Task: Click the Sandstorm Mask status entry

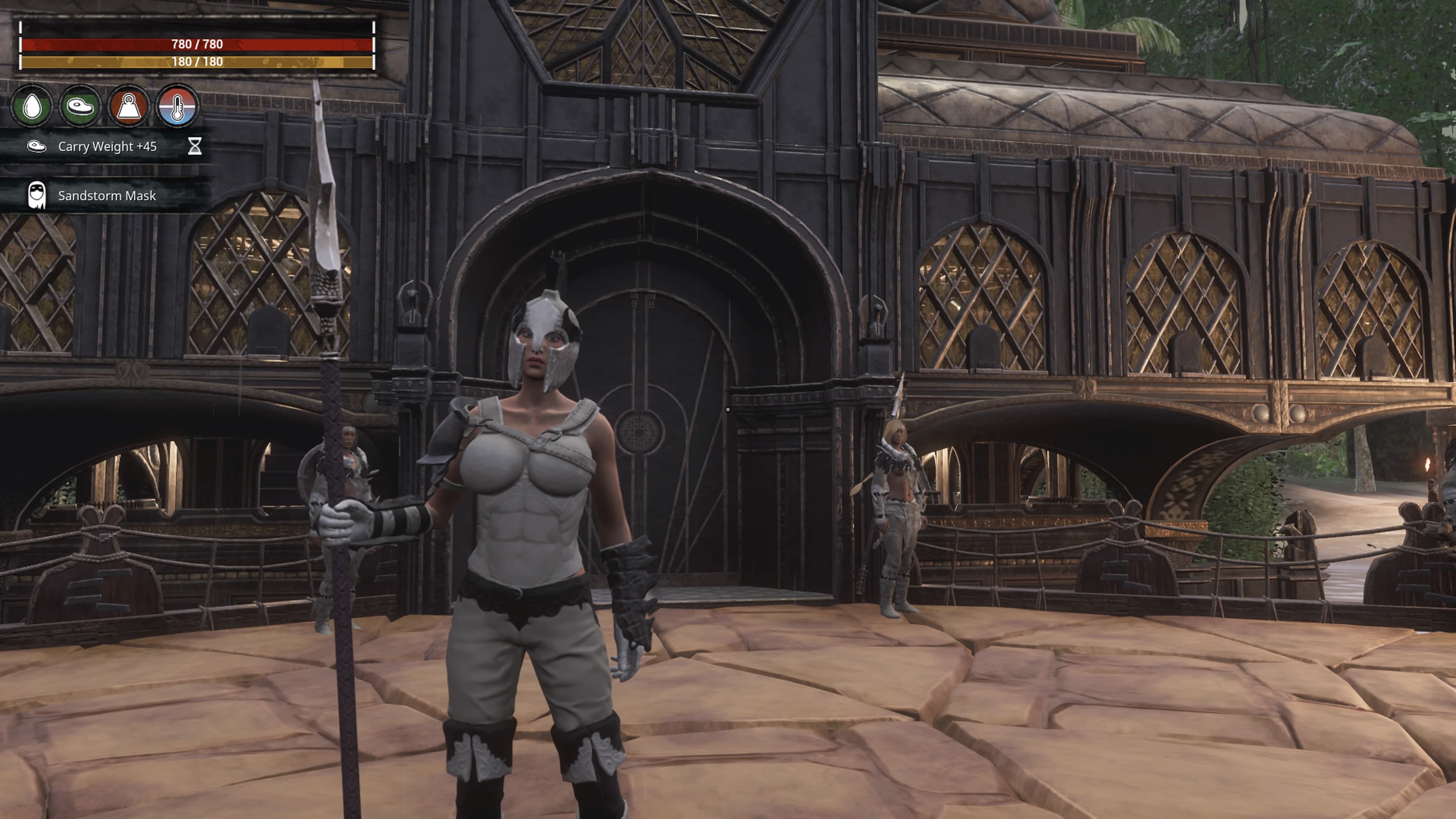Action: pos(106,196)
